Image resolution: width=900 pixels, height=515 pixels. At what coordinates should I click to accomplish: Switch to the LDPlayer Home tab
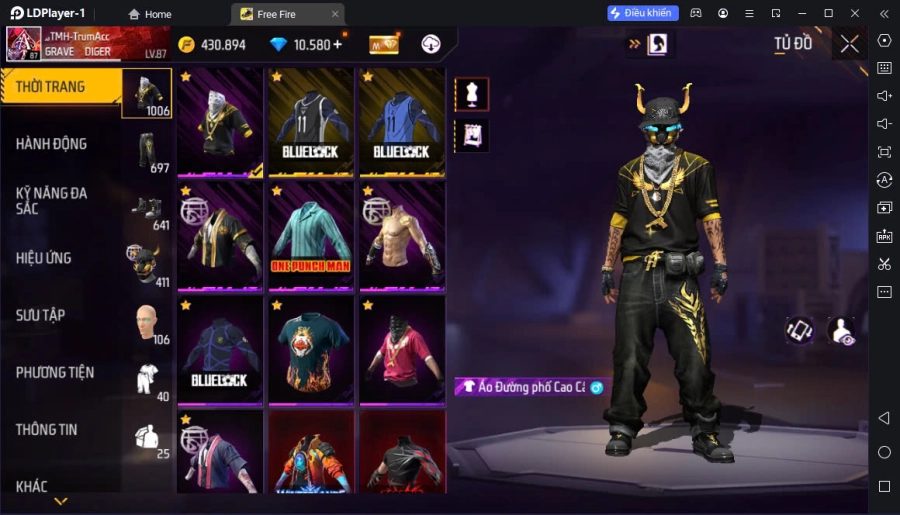click(150, 14)
